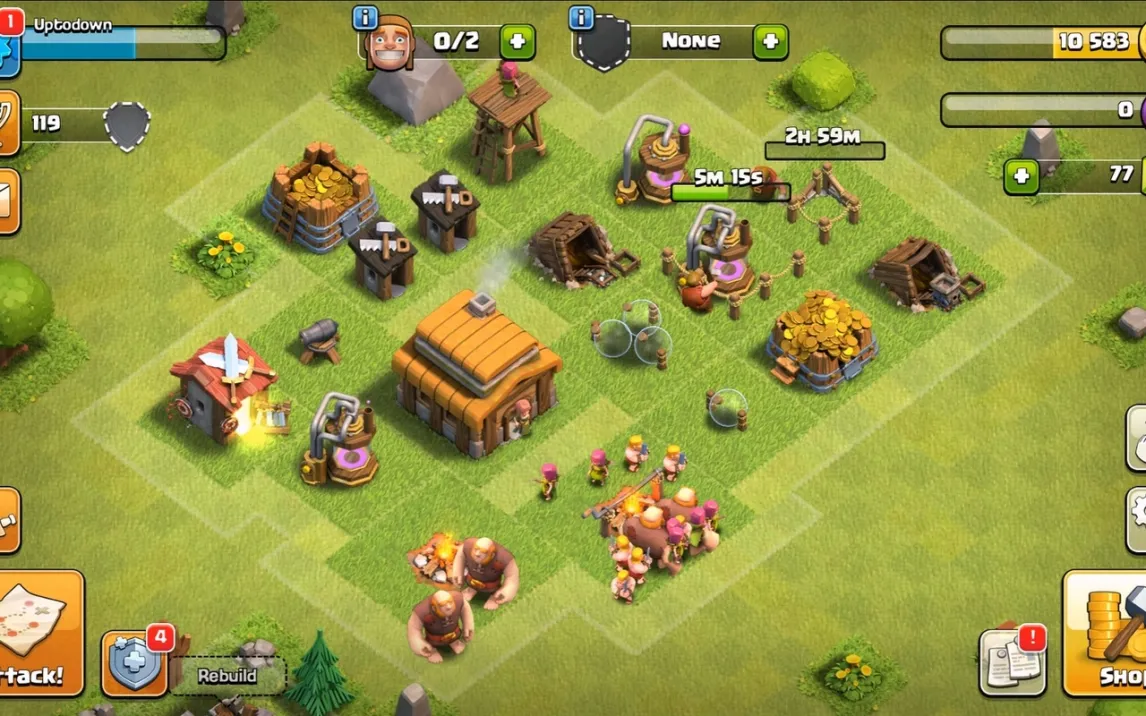Add a builder with the green plus
Screen dimensions: 1146x716
(x=517, y=42)
